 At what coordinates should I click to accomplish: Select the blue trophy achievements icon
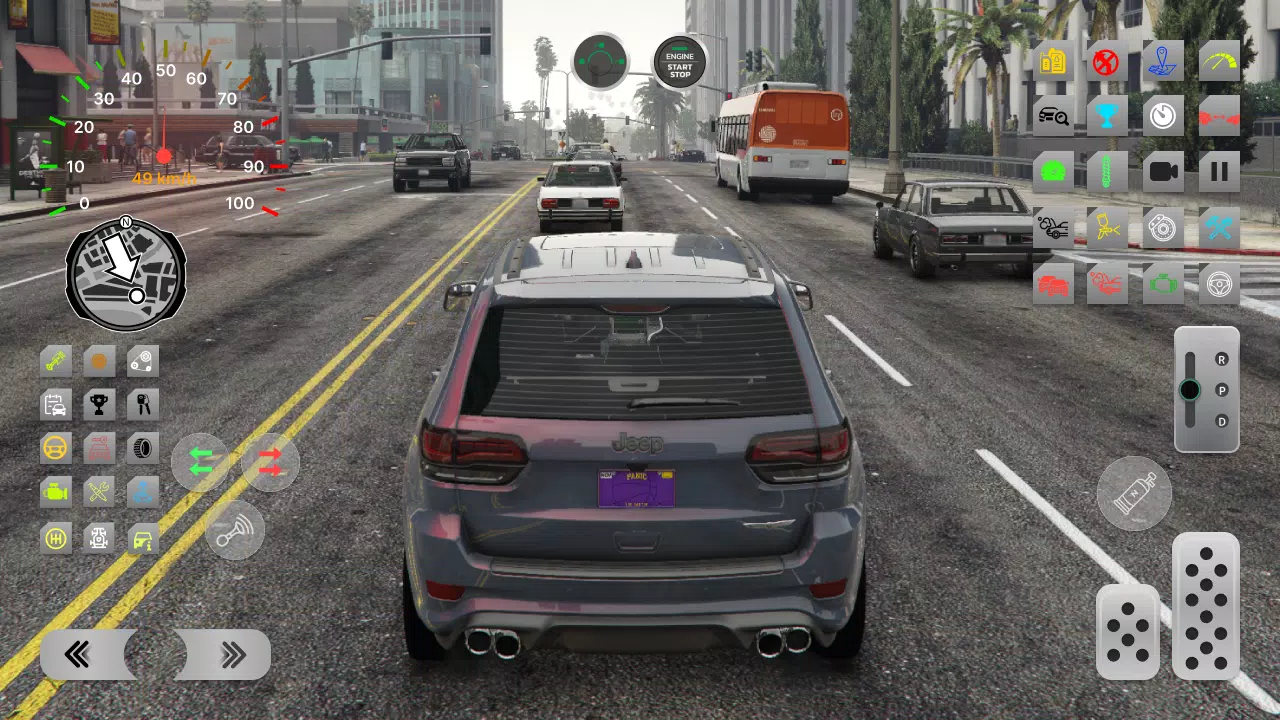[1108, 115]
